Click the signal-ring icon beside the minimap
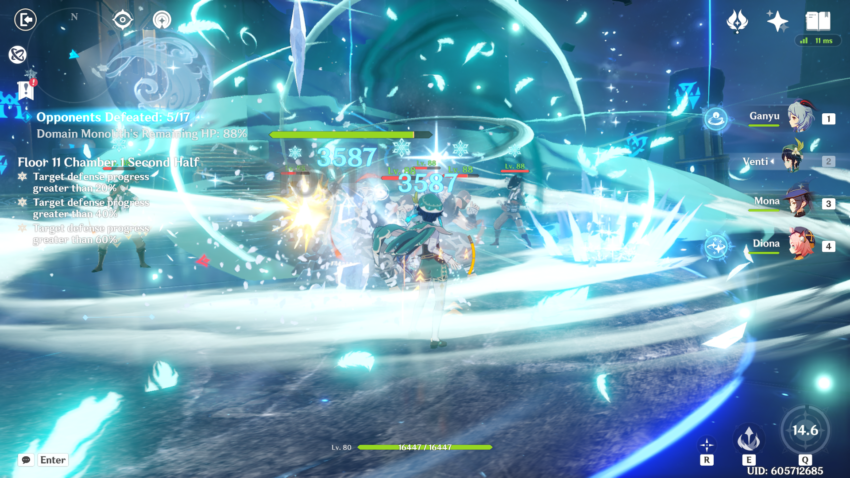The width and height of the screenshot is (850, 478). coord(162,19)
